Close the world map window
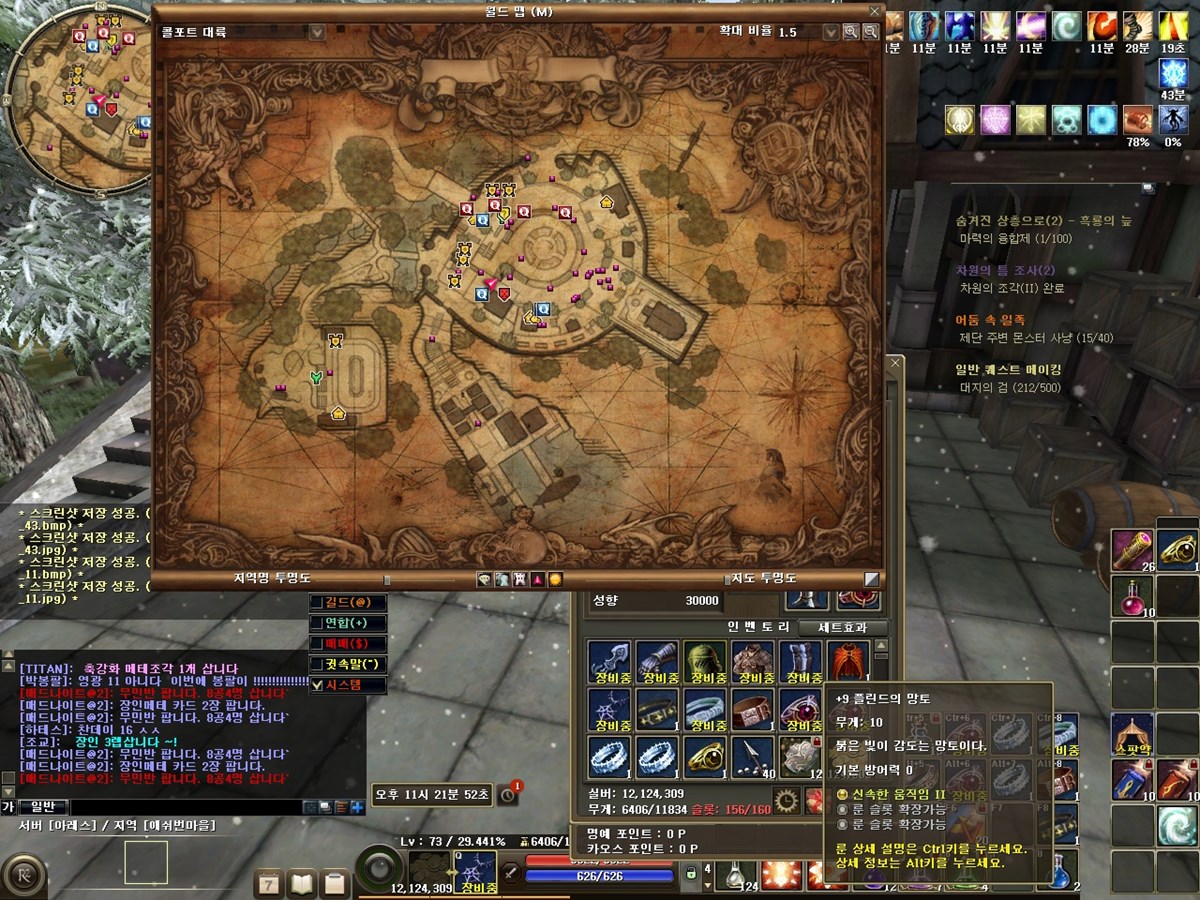This screenshot has height=900, width=1200. click(875, 12)
